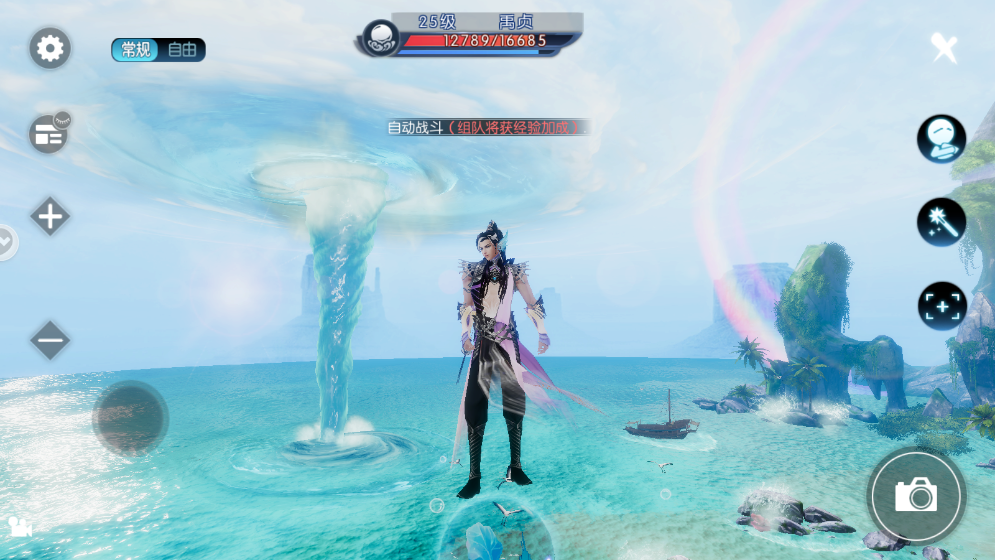
Task: Zoom in with the plus button
Action: tap(50, 216)
